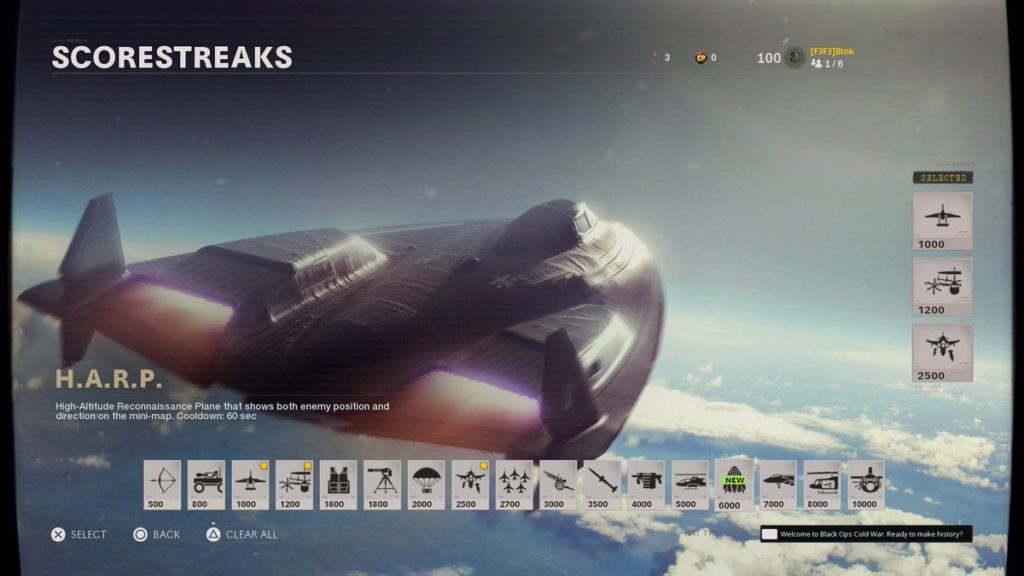Open the Welcome to Black Ops message
The height and width of the screenshot is (576, 1024).
[866, 534]
